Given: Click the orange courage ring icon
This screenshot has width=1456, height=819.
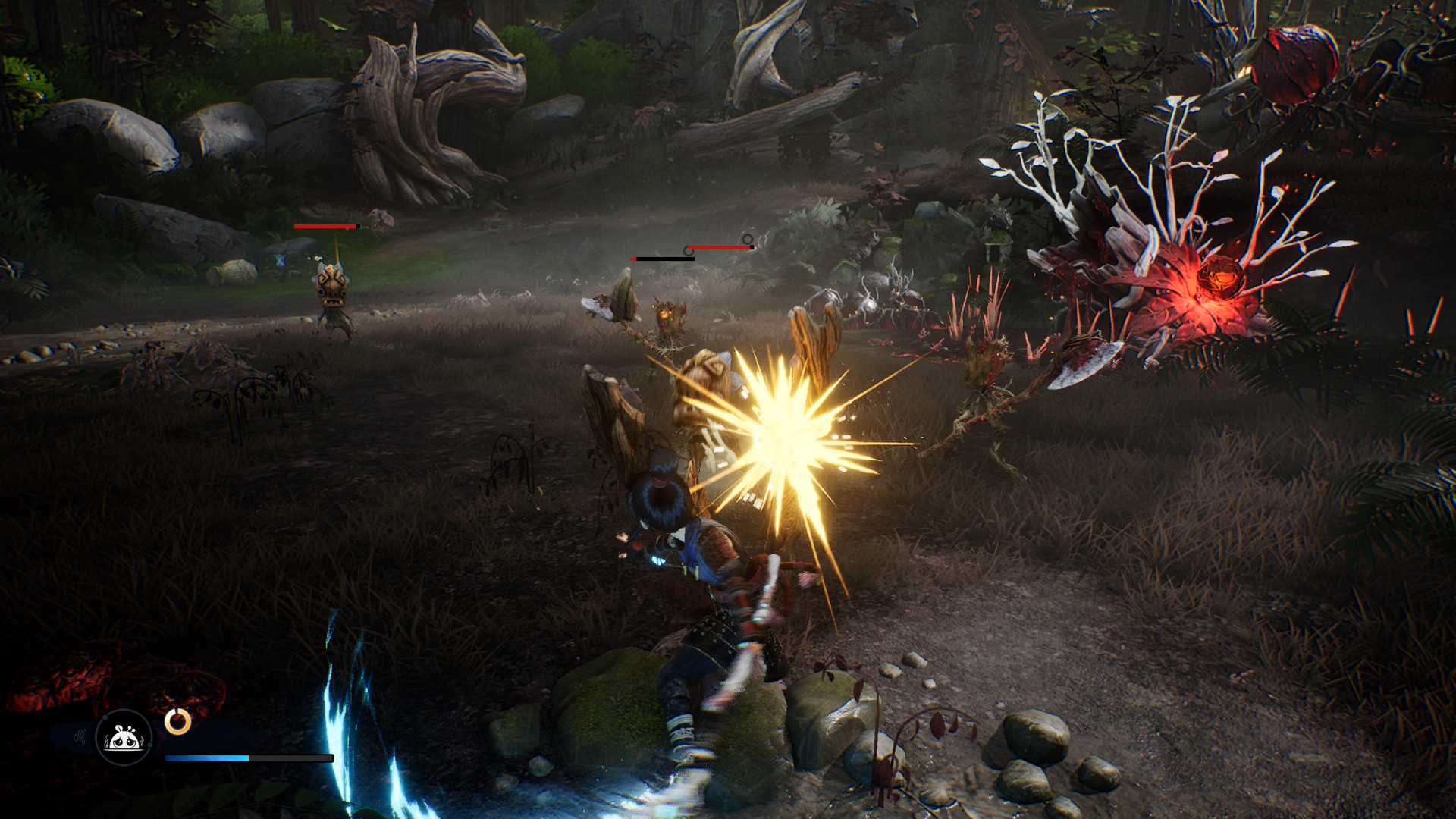Looking at the screenshot, I should 178,721.
